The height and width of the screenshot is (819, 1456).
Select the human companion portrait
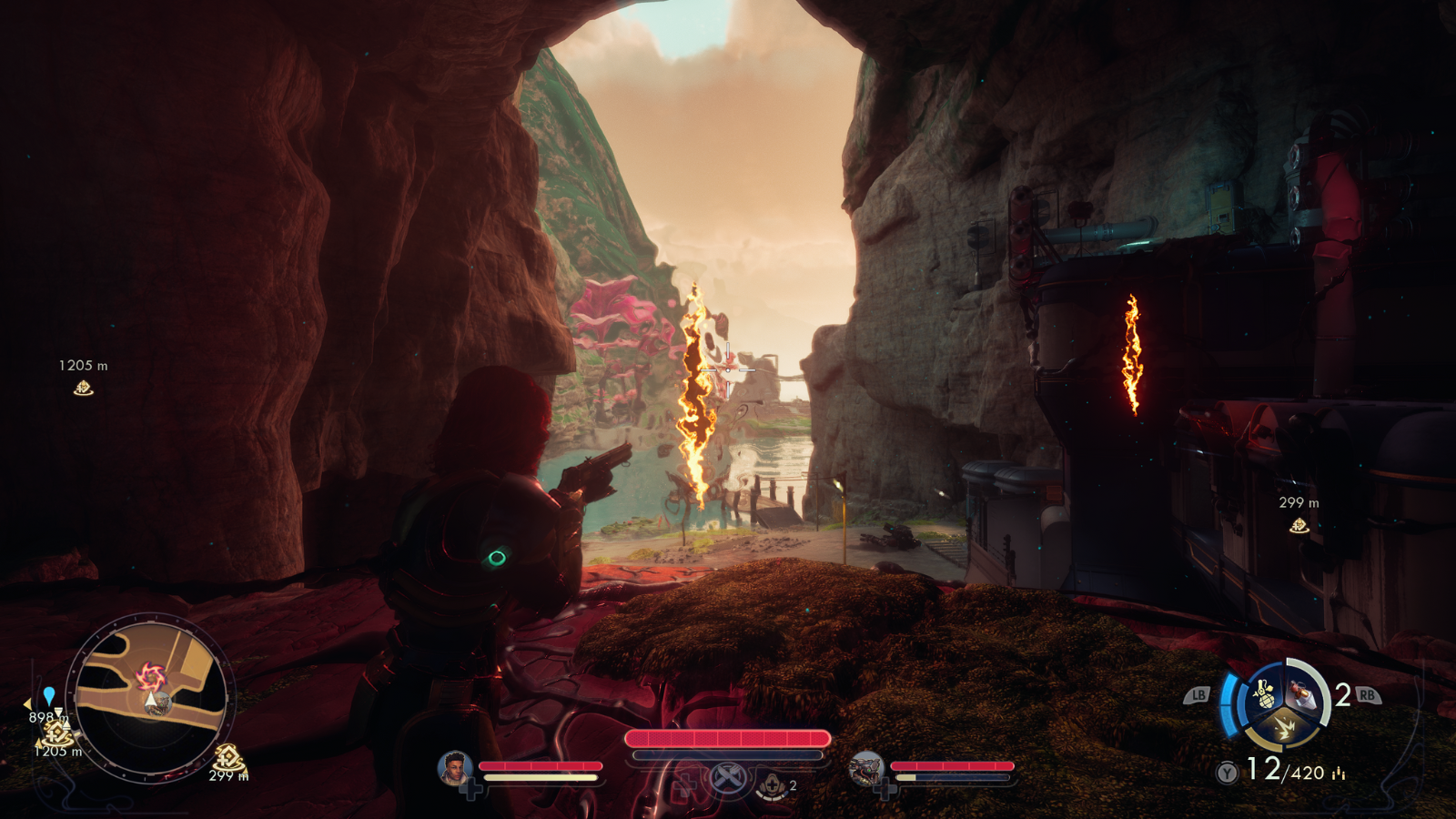tap(454, 769)
